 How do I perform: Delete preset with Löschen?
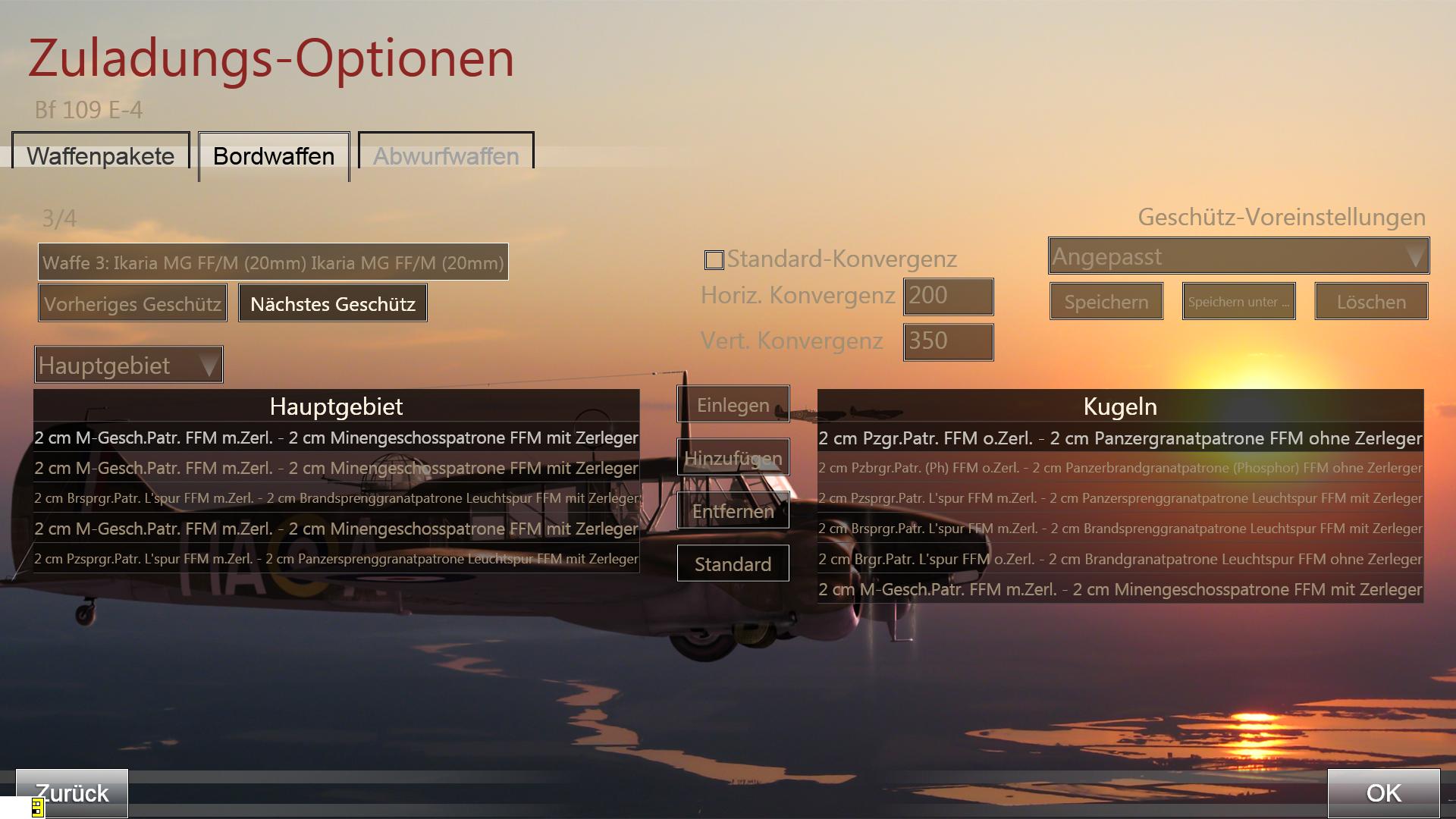1371,302
